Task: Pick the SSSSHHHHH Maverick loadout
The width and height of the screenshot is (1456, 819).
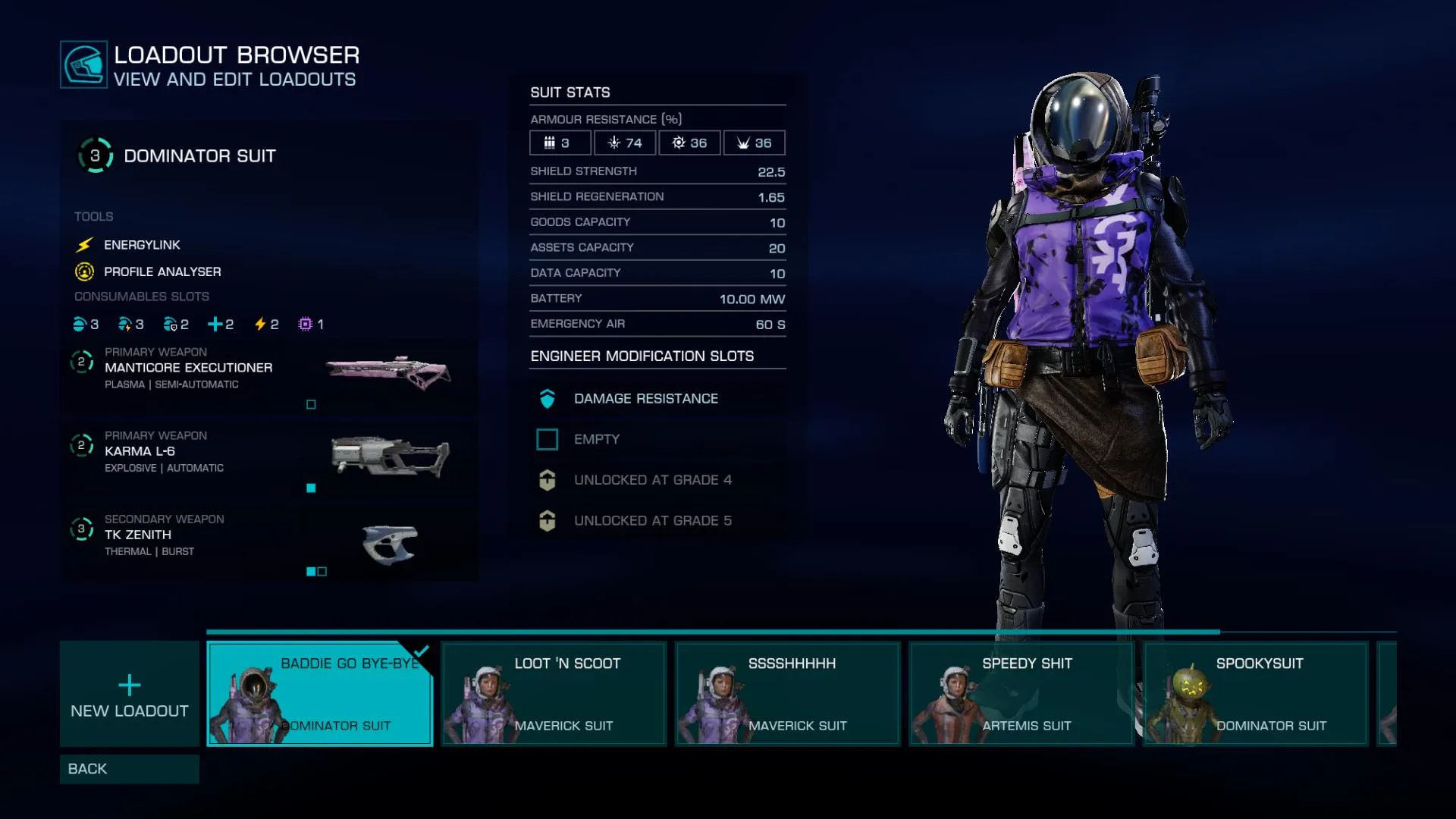Action: tap(787, 694)
